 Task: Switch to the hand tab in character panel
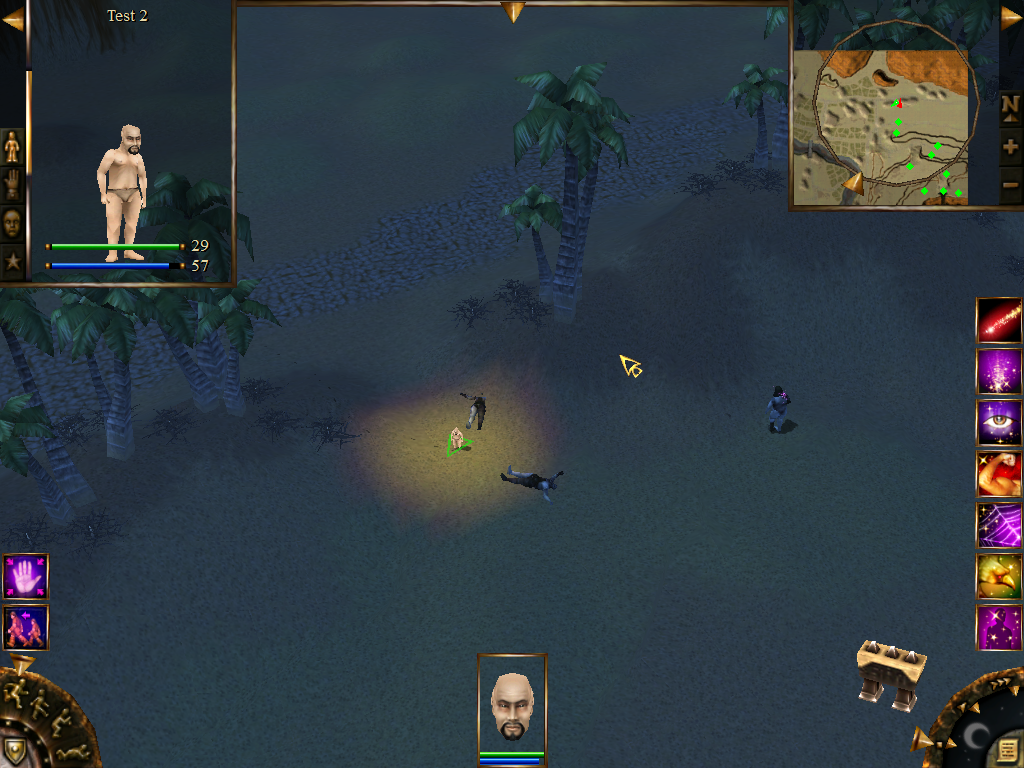[x=12, y=185]
